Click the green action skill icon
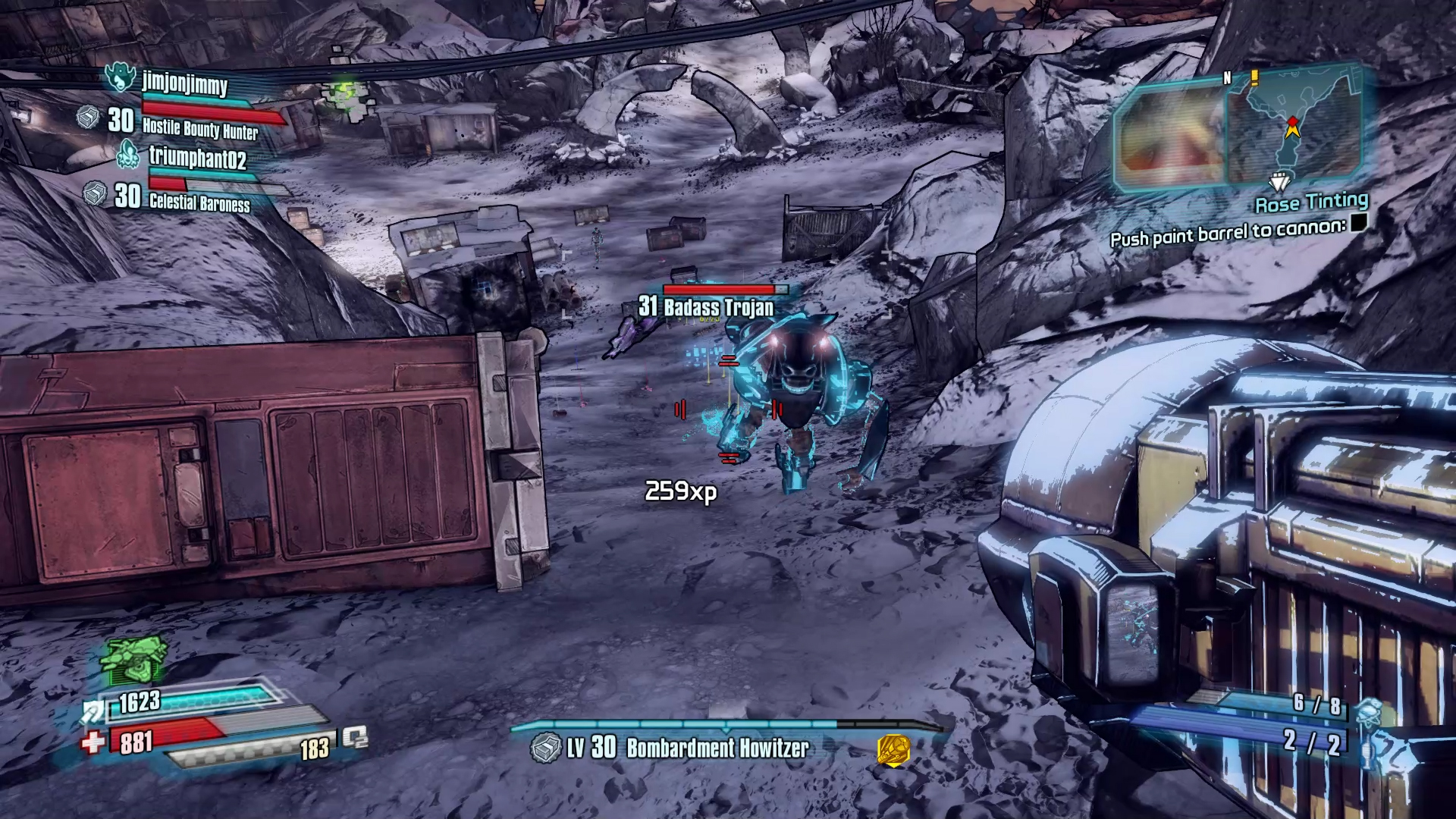 click(x=134, y=658)
